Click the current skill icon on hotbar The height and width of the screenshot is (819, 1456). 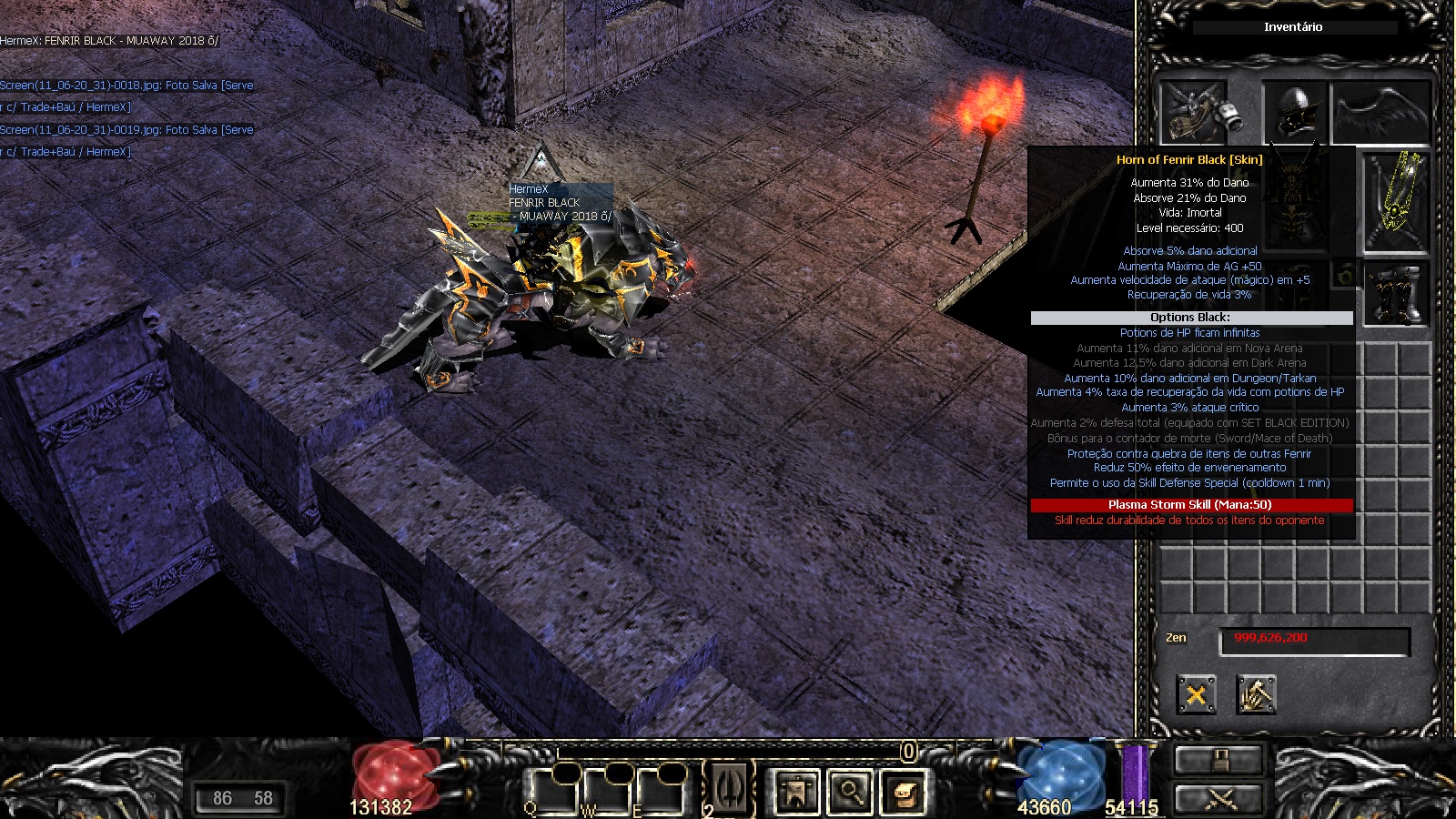730,788
